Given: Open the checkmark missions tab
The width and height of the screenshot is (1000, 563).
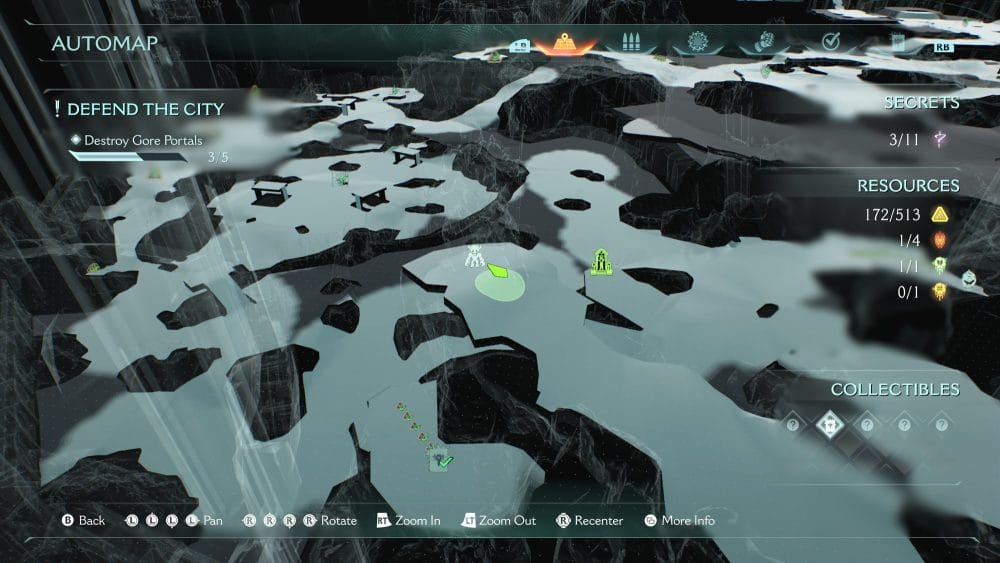Looking at the screenshot, I should point(830,42).
